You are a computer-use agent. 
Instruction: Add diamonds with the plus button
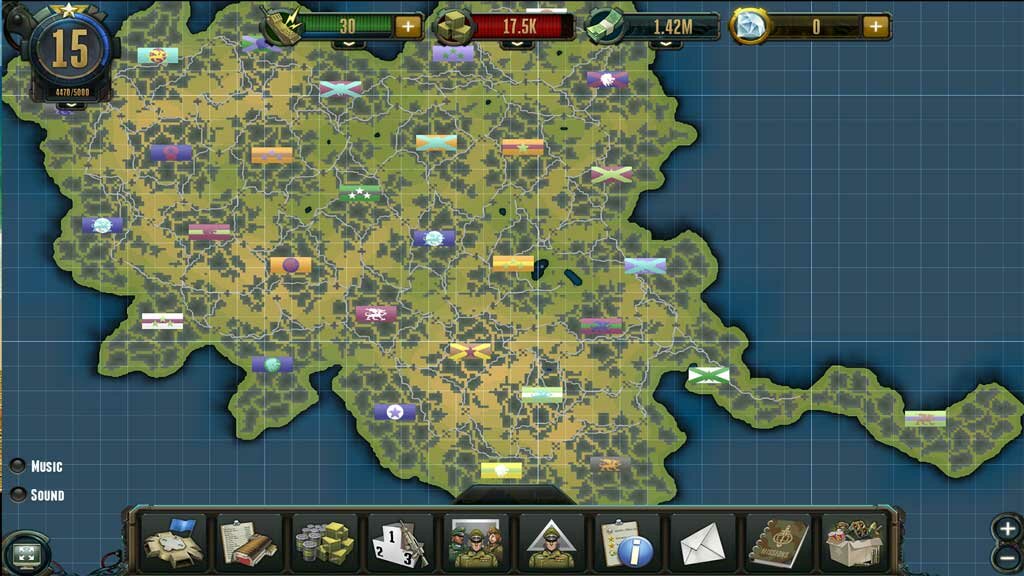click(876, 27)
